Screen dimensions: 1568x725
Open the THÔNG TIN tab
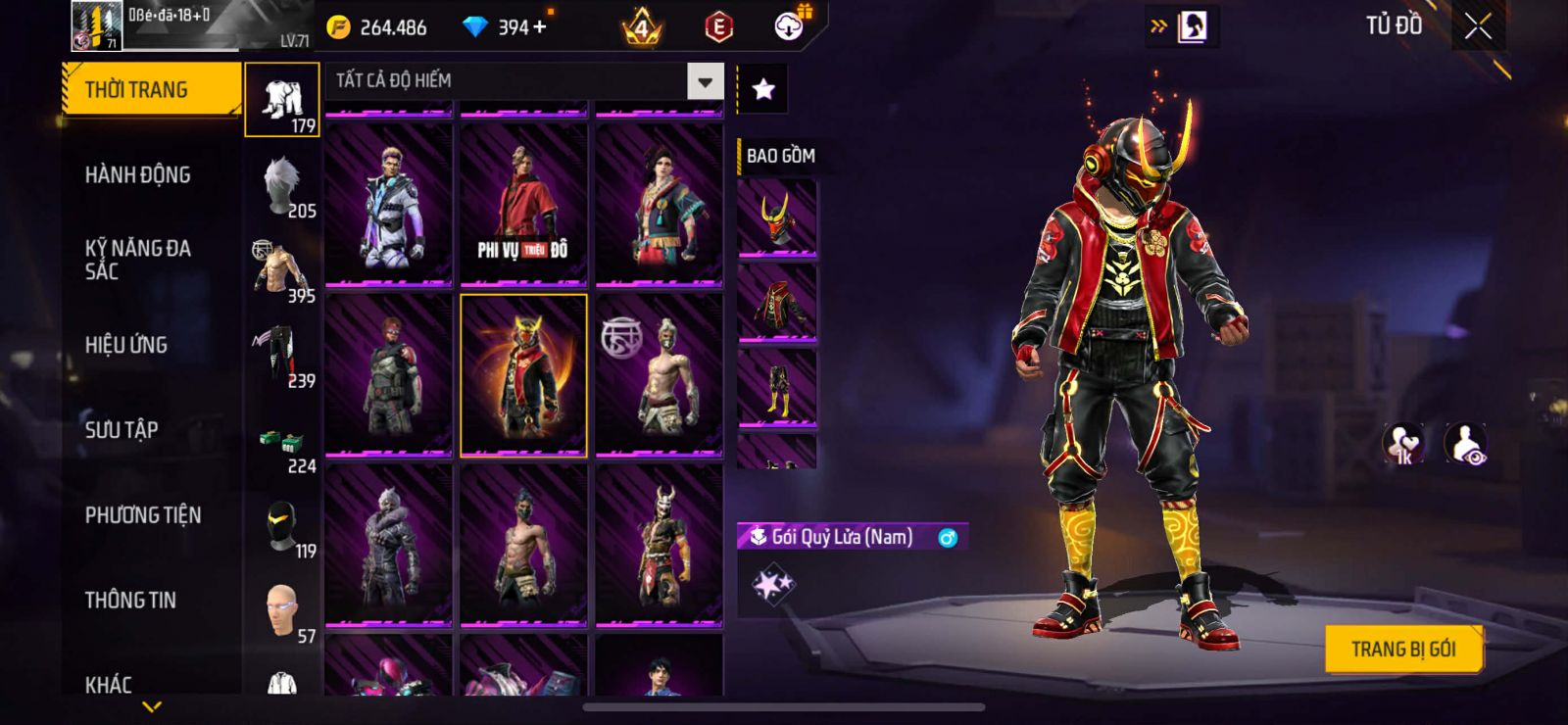tap(130, 601)
